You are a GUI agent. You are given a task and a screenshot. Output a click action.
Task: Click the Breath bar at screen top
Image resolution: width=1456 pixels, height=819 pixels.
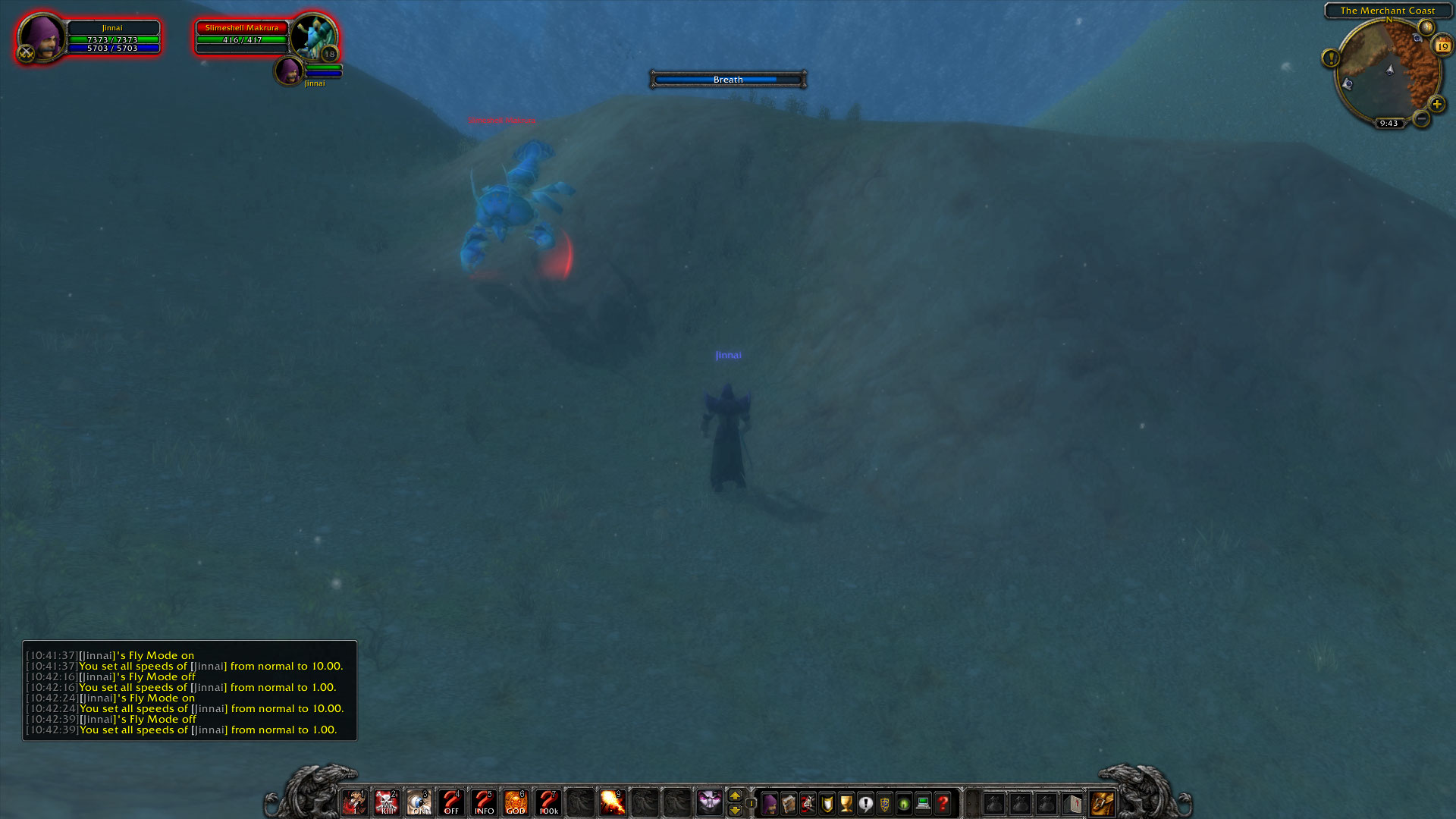click(727, 79)
